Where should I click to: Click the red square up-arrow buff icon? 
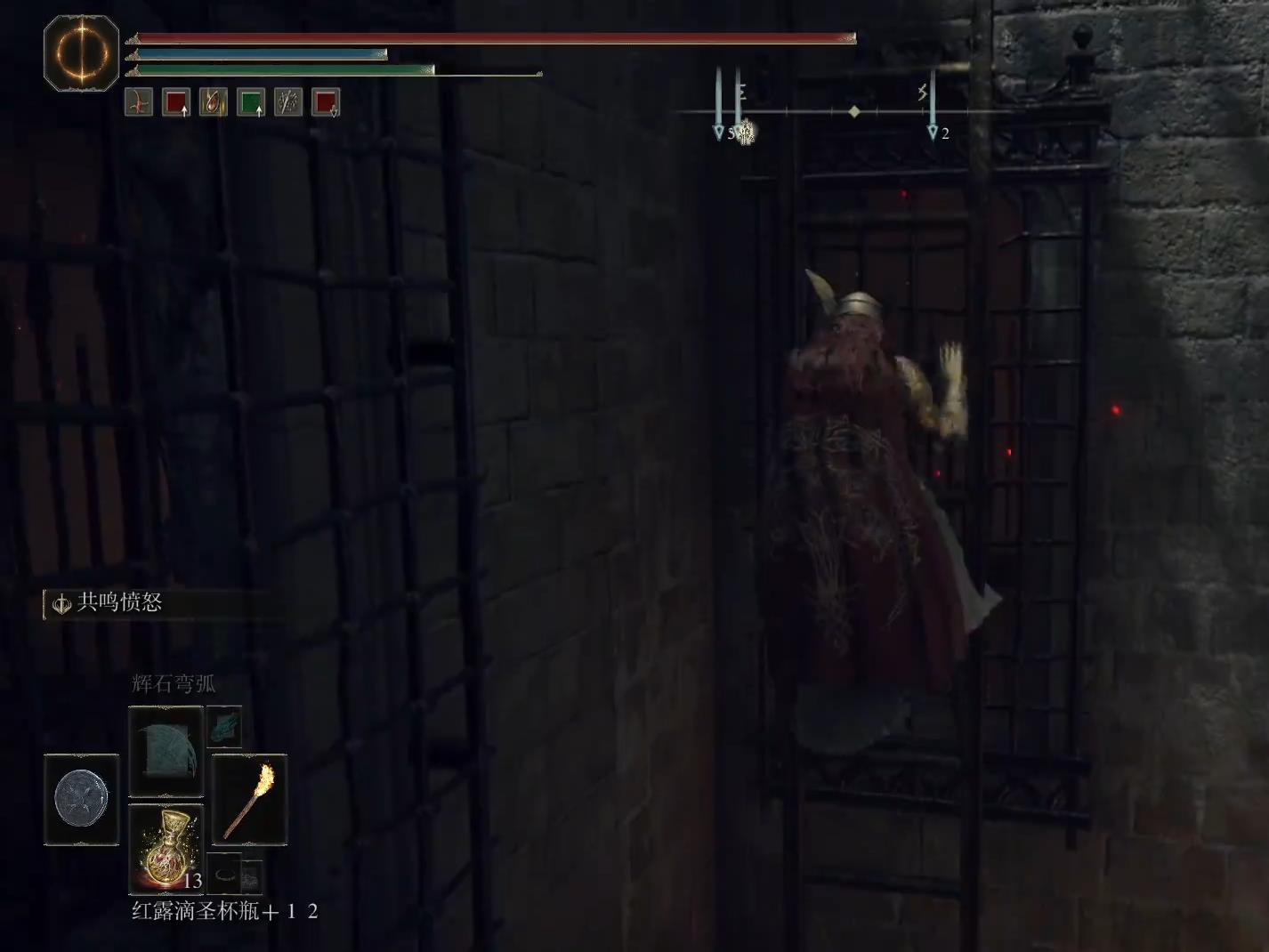(x=176, y=103)
